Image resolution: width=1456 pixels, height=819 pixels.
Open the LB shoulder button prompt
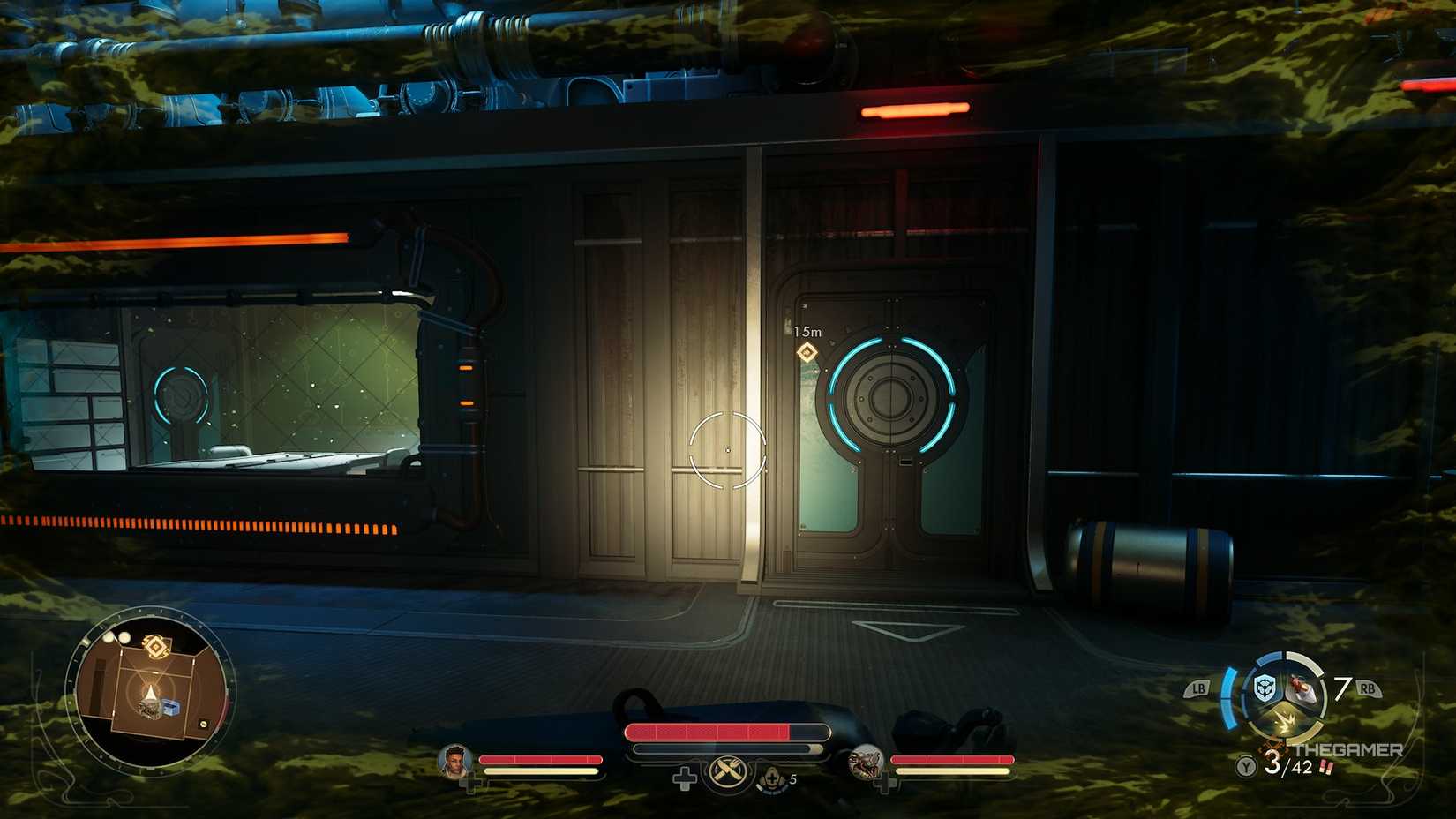1199,688
